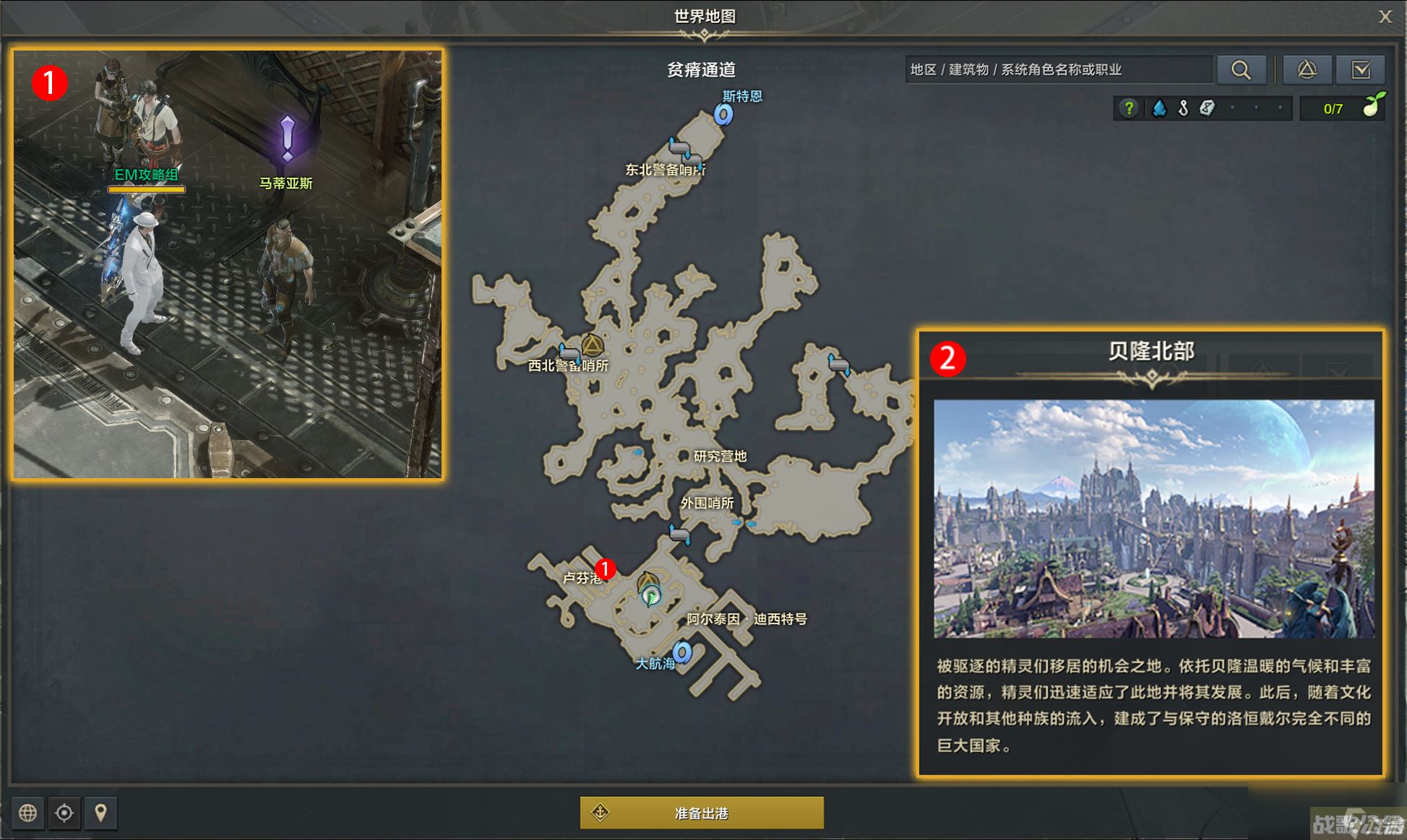This screenshot has width=1407, height=840.
Task: Toggle the excavation stone map filter
Action: click(x=1205, y=108)
